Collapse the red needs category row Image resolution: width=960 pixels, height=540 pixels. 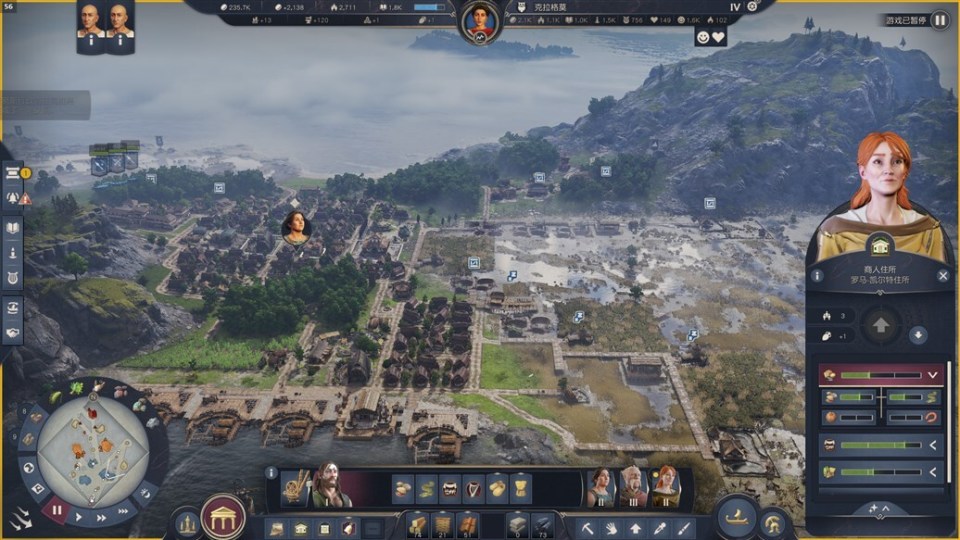pyautogui.click(x=933, y=375)
